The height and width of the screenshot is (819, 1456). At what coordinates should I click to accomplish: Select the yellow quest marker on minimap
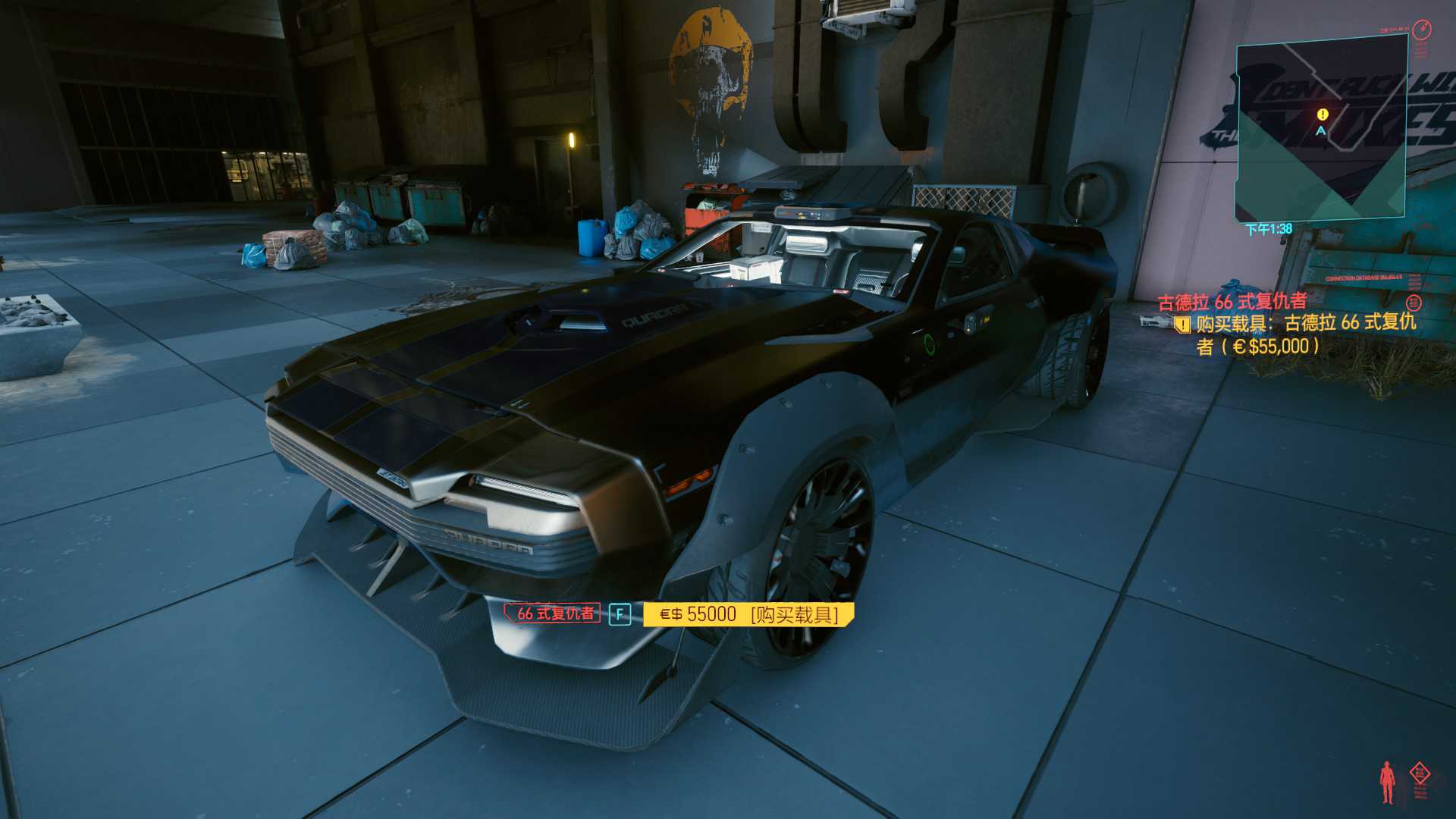tap(1323, 115)
